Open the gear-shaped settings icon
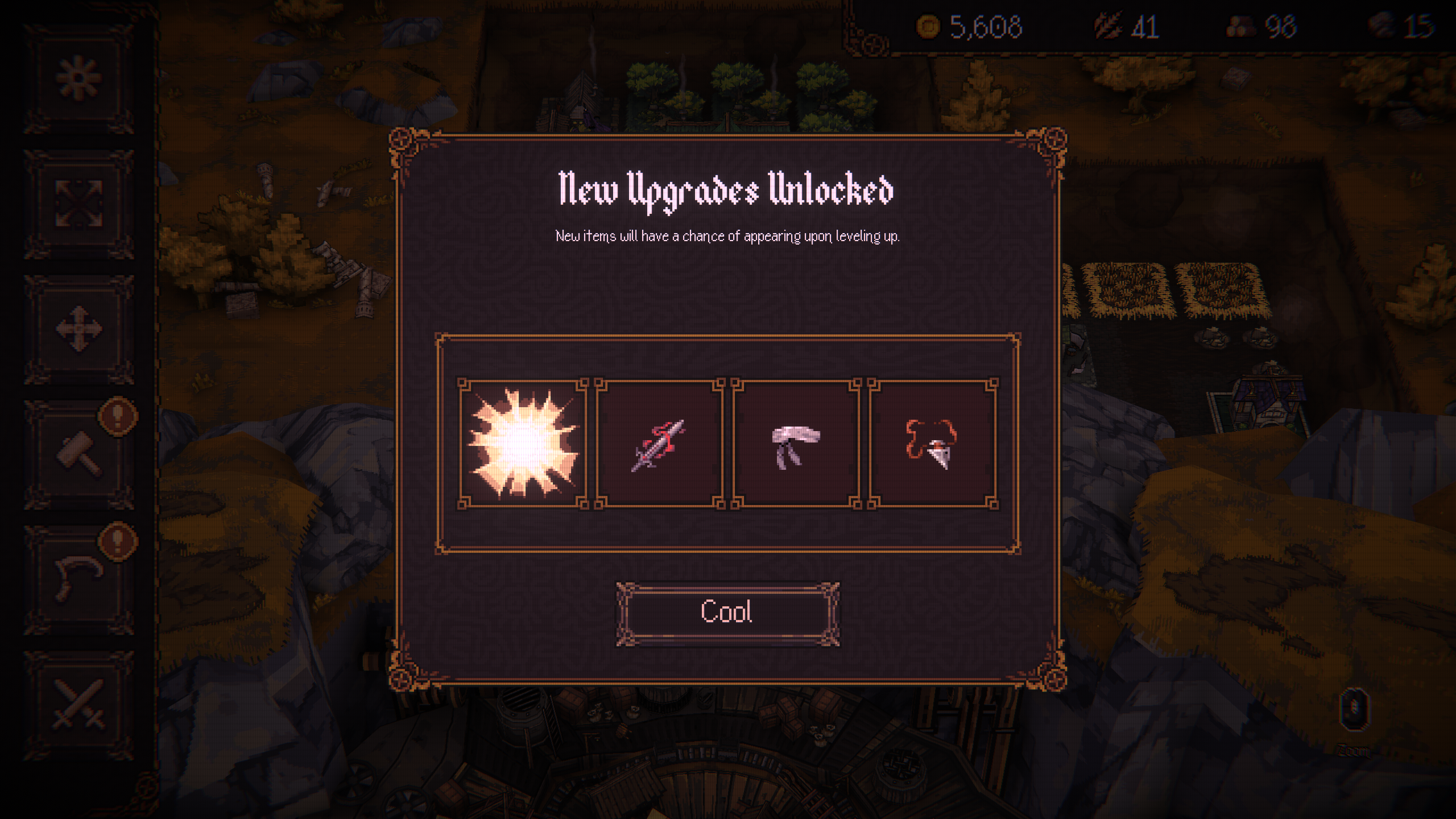The height and width of the screenshot is (819, 1456). click(78, 77)
